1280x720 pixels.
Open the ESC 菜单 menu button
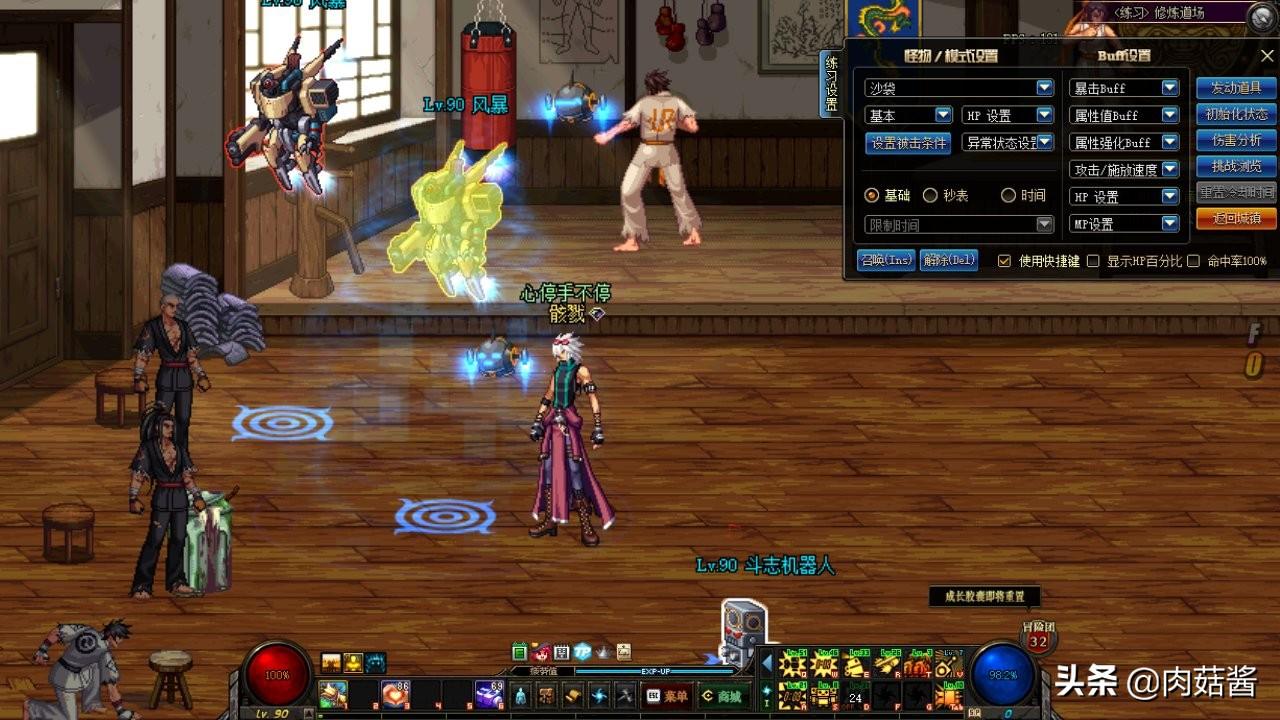pyautogui.click(x=667, y=696)
